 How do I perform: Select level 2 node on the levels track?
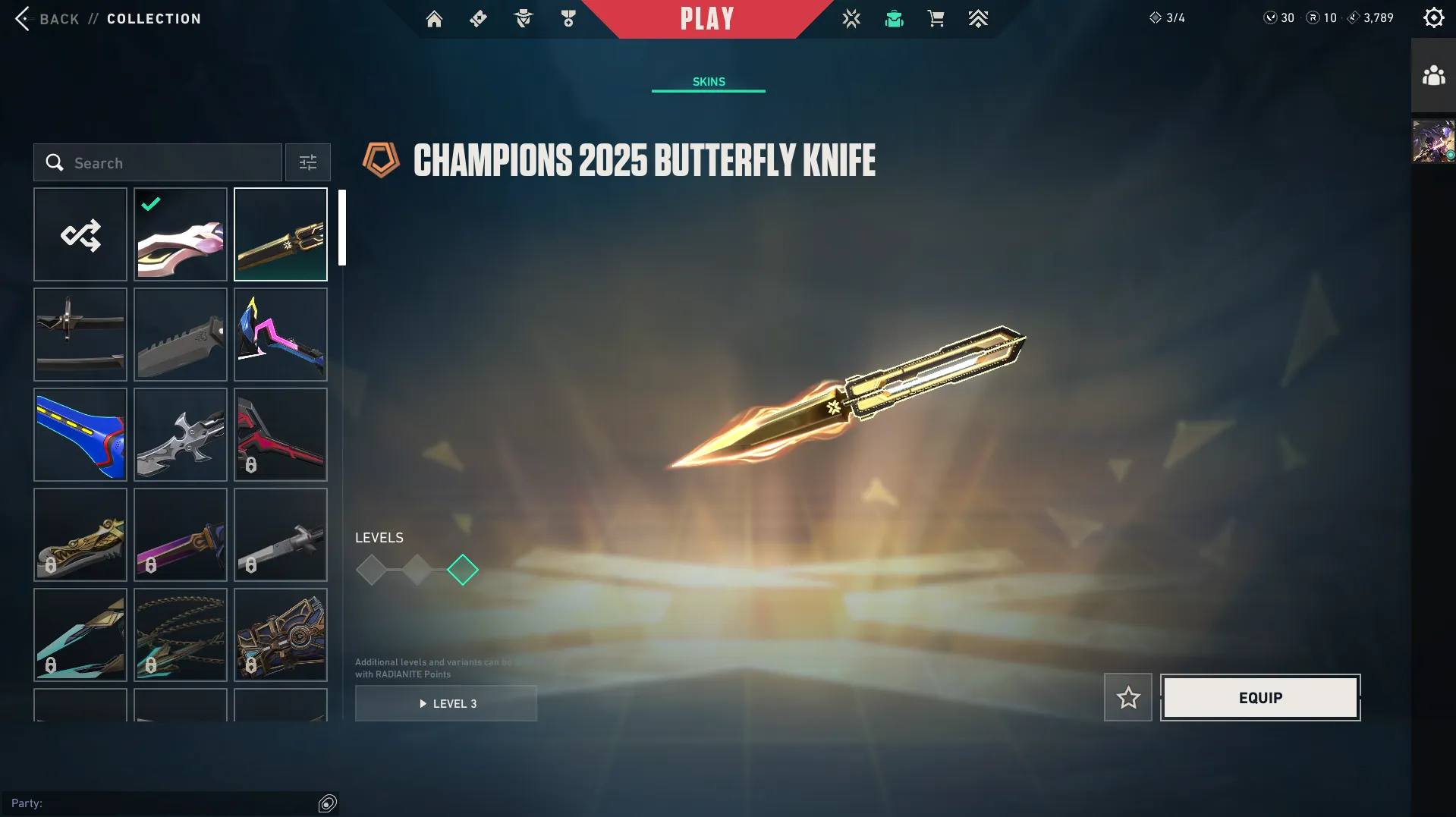tap(417, 570)
